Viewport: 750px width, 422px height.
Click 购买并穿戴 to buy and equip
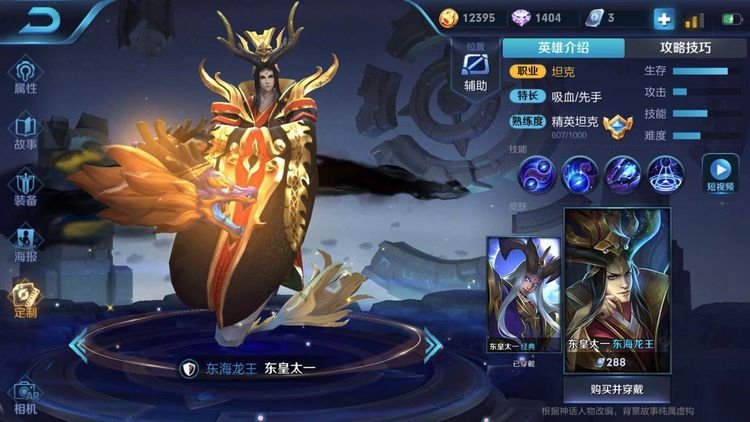[x=617, y=390]
